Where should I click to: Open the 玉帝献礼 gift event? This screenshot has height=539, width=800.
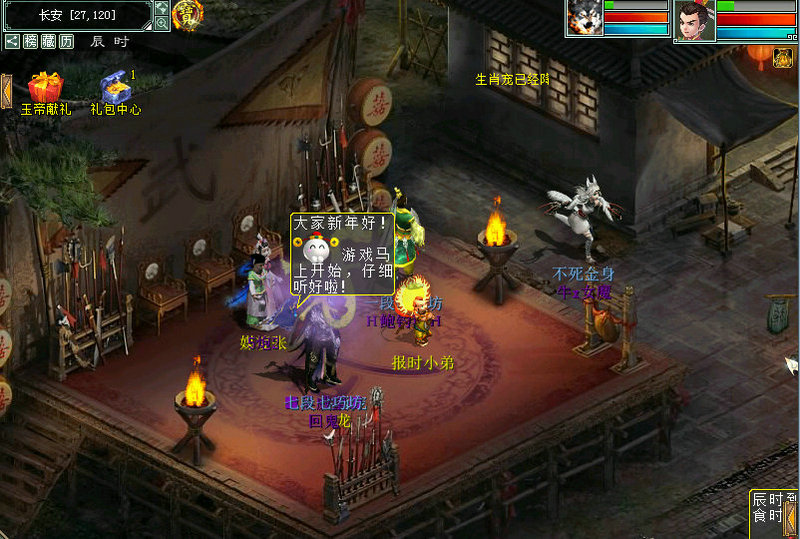click(x=45, y=88)
